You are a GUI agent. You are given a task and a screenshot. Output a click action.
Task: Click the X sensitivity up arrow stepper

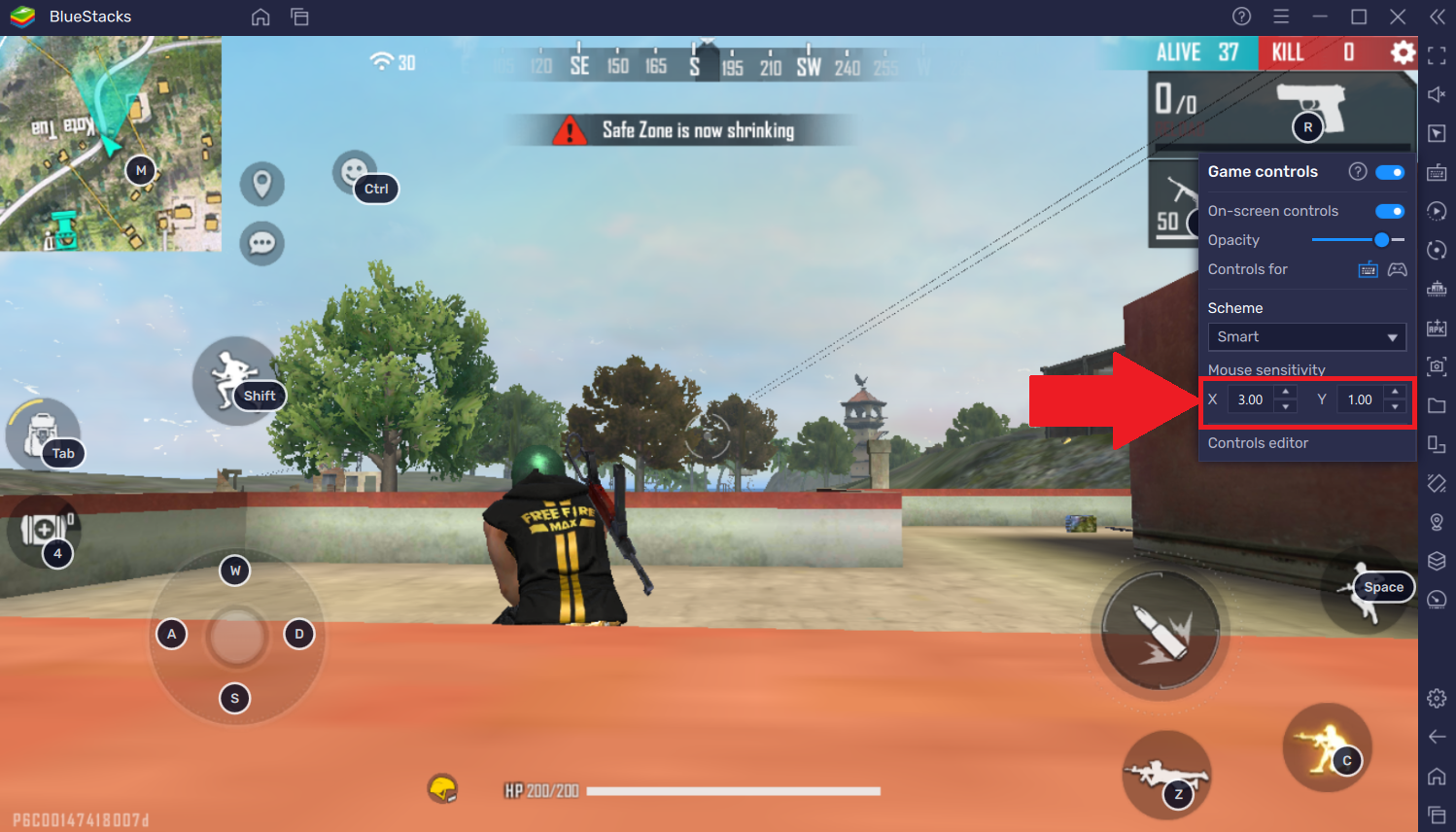(x=1285, y=393)
